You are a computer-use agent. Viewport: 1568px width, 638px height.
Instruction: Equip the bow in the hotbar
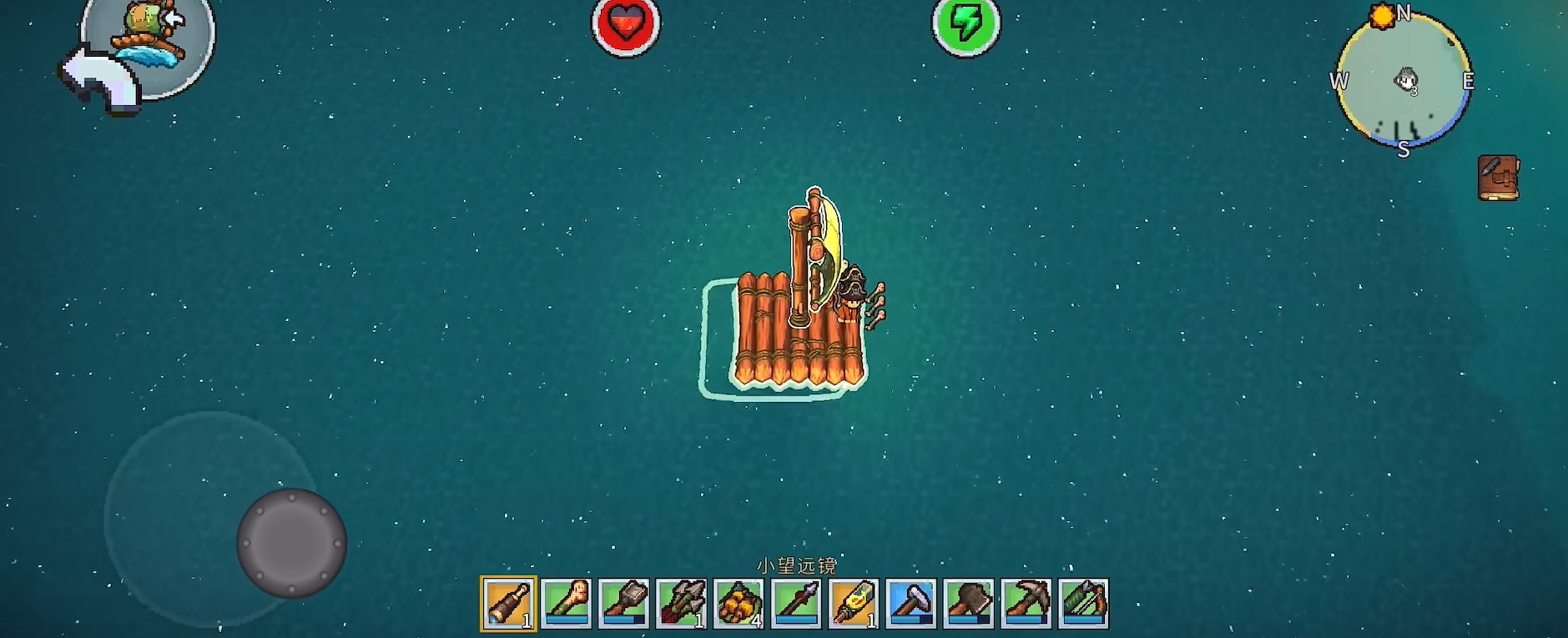(1084, 603)
